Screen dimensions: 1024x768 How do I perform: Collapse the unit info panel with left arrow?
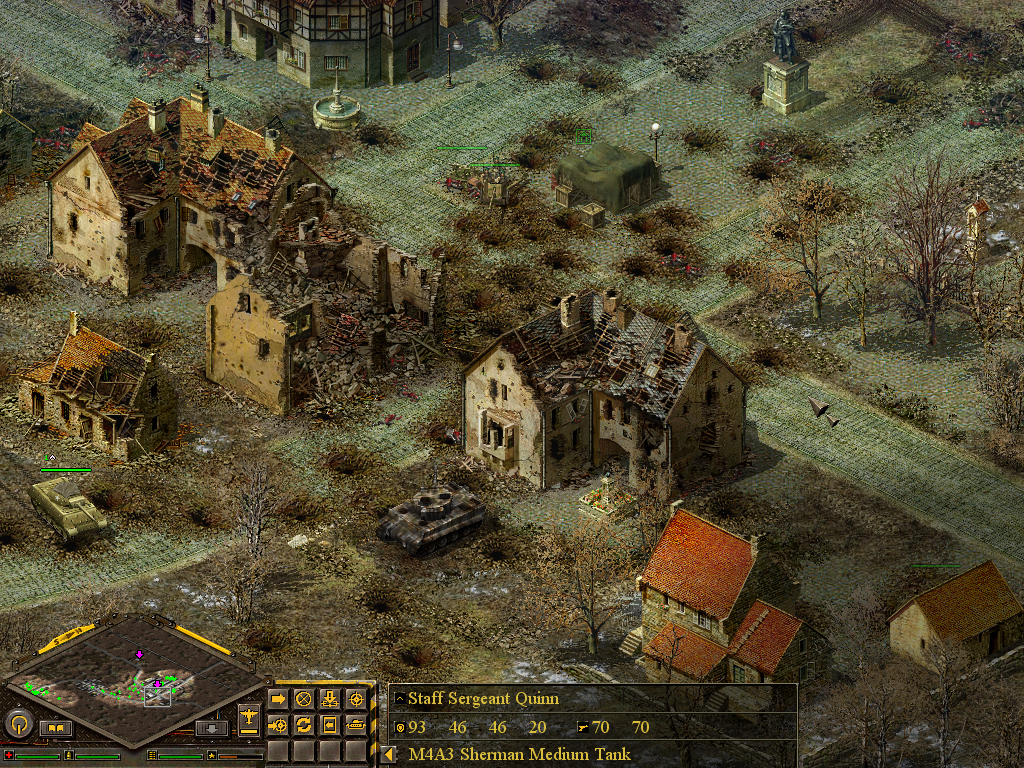click(388, 754)
